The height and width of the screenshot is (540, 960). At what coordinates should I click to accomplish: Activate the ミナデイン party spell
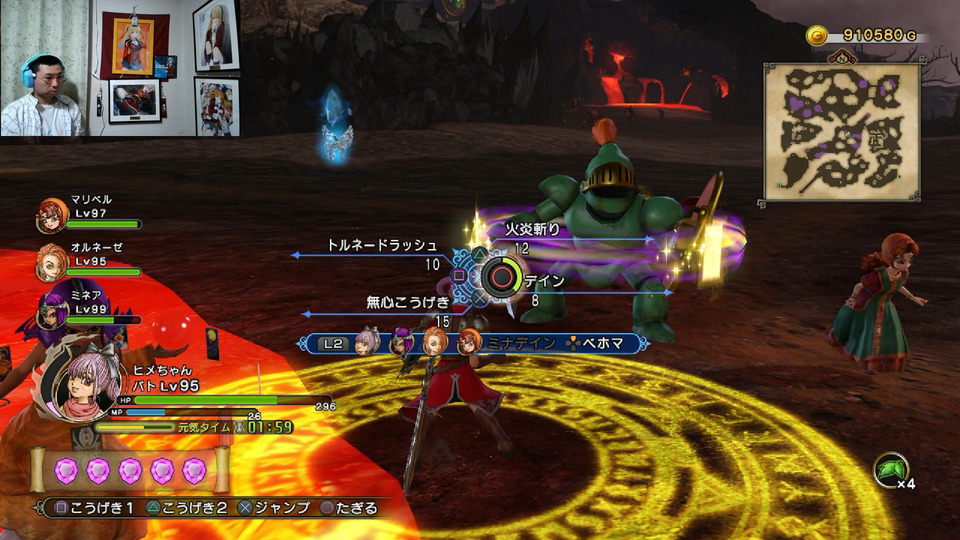(518, 343)
